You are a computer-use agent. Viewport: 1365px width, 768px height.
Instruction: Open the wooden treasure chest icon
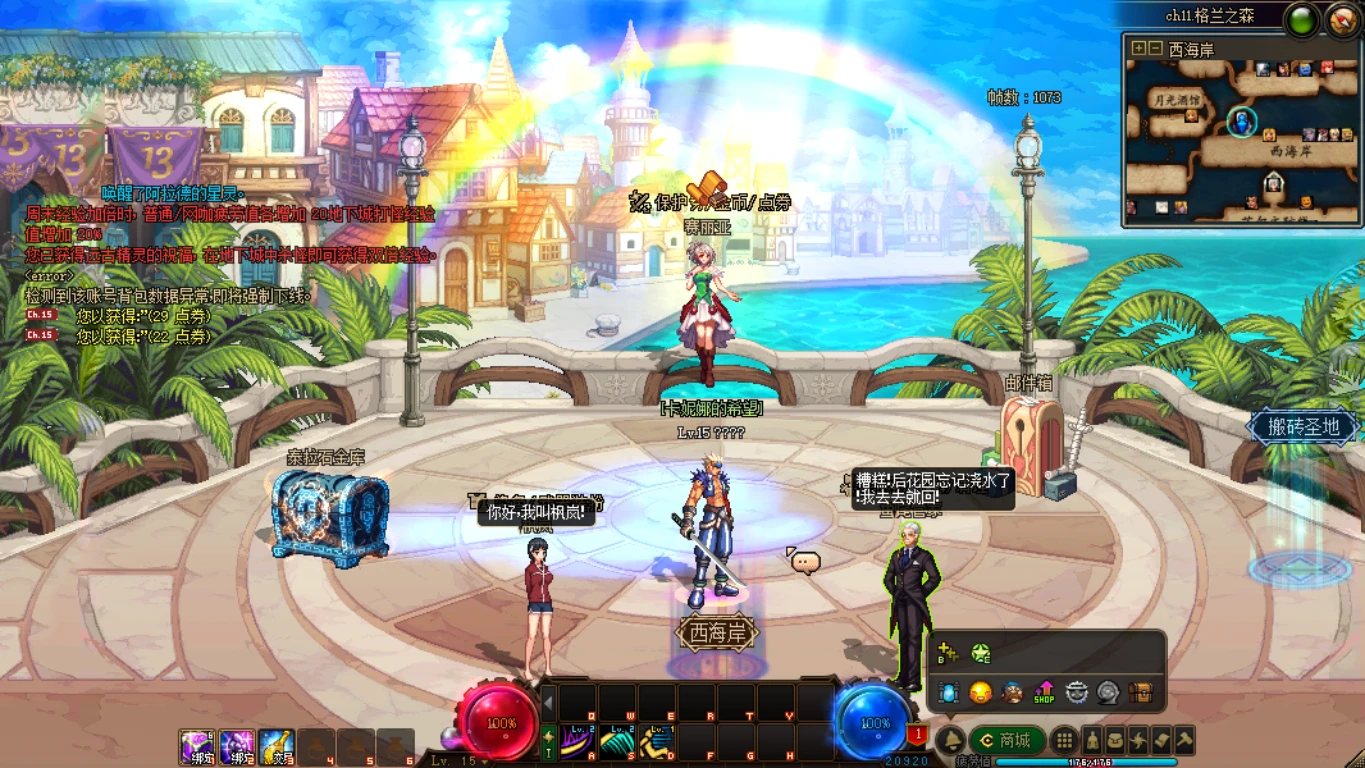coord(1140,692)
